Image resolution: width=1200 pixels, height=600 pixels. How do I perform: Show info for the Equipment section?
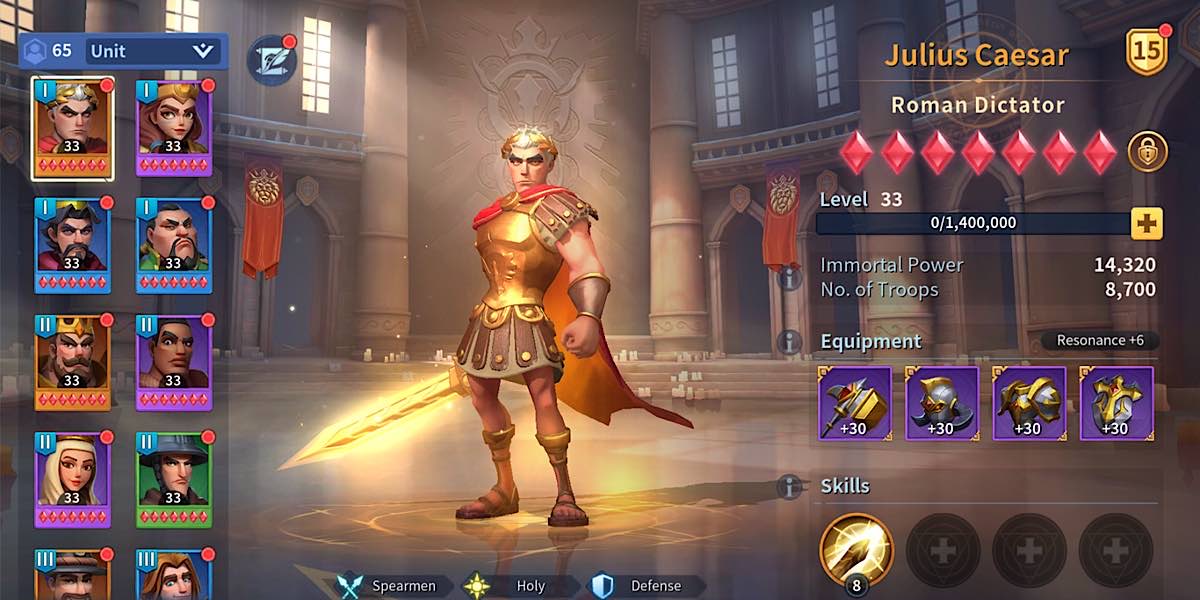coord(790,342)
